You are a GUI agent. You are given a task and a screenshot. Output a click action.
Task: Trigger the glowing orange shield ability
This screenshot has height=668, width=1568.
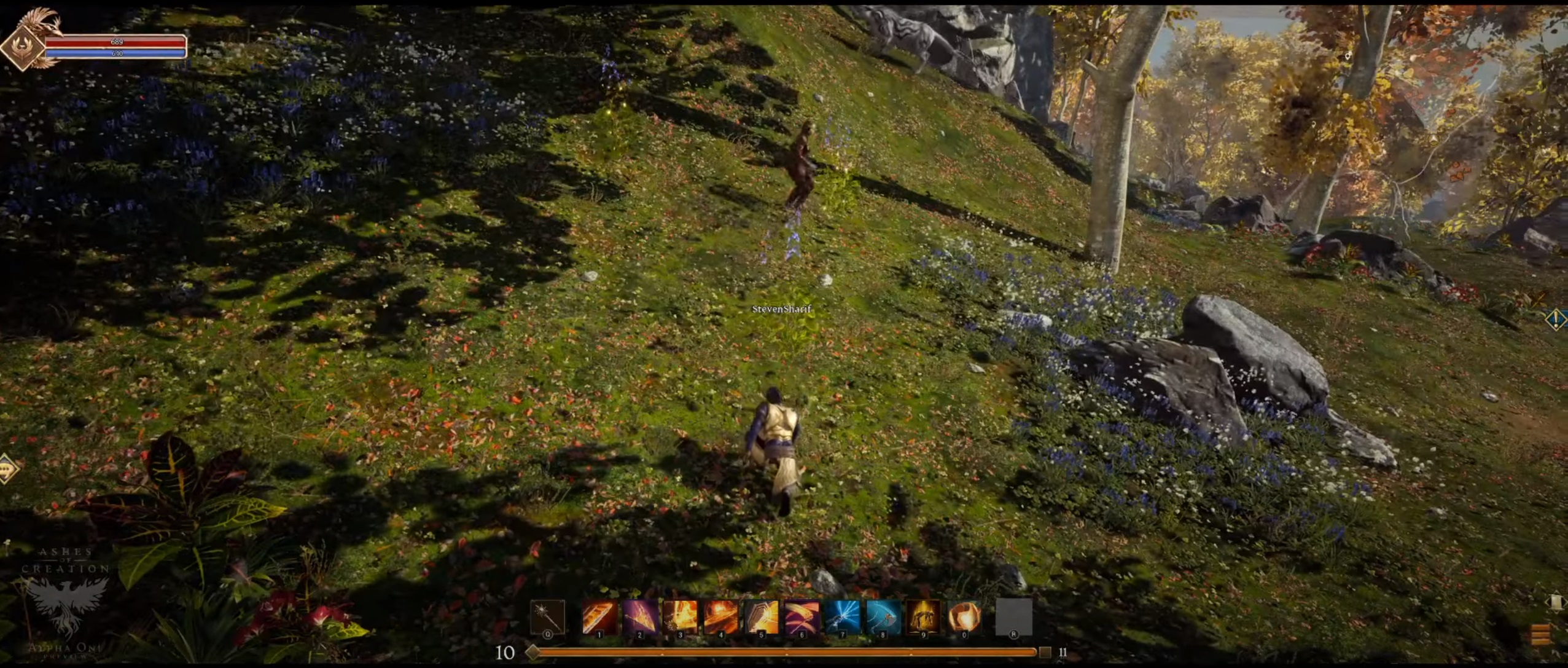point(964,617)
